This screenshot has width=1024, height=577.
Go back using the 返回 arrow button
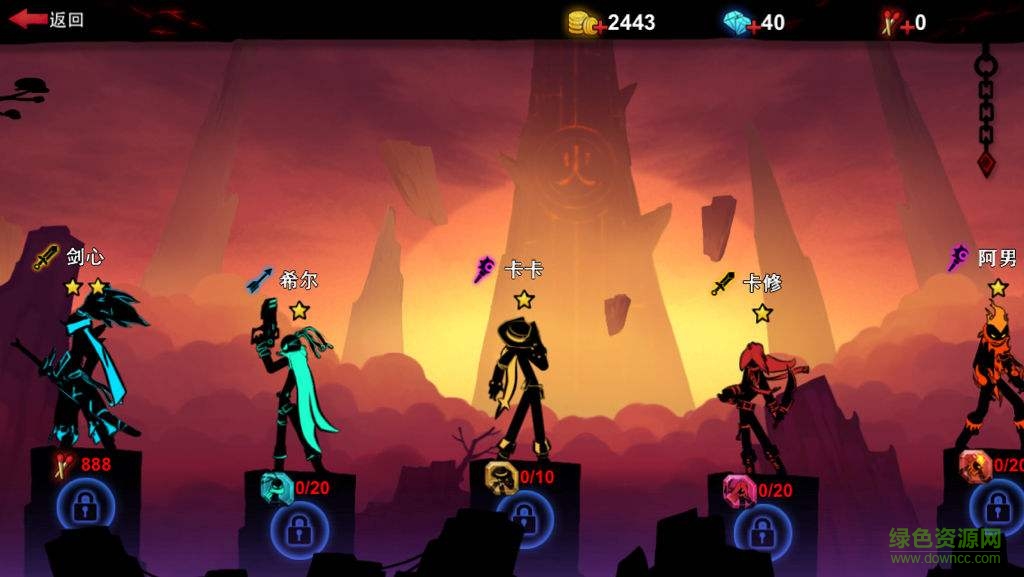[46, 20]
